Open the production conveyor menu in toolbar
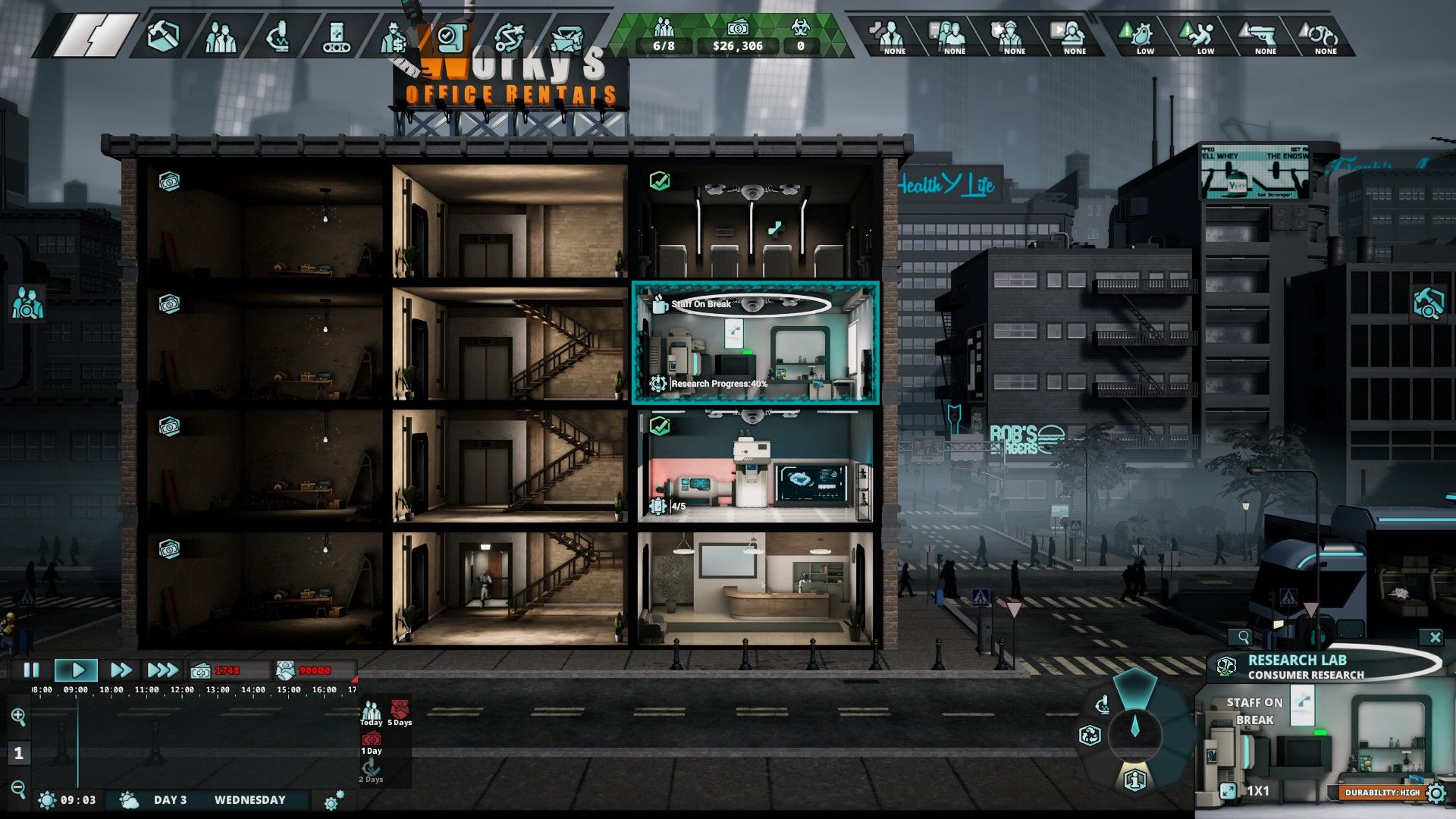The width and height of the screenshot is (1456, 819). (336, 36)
